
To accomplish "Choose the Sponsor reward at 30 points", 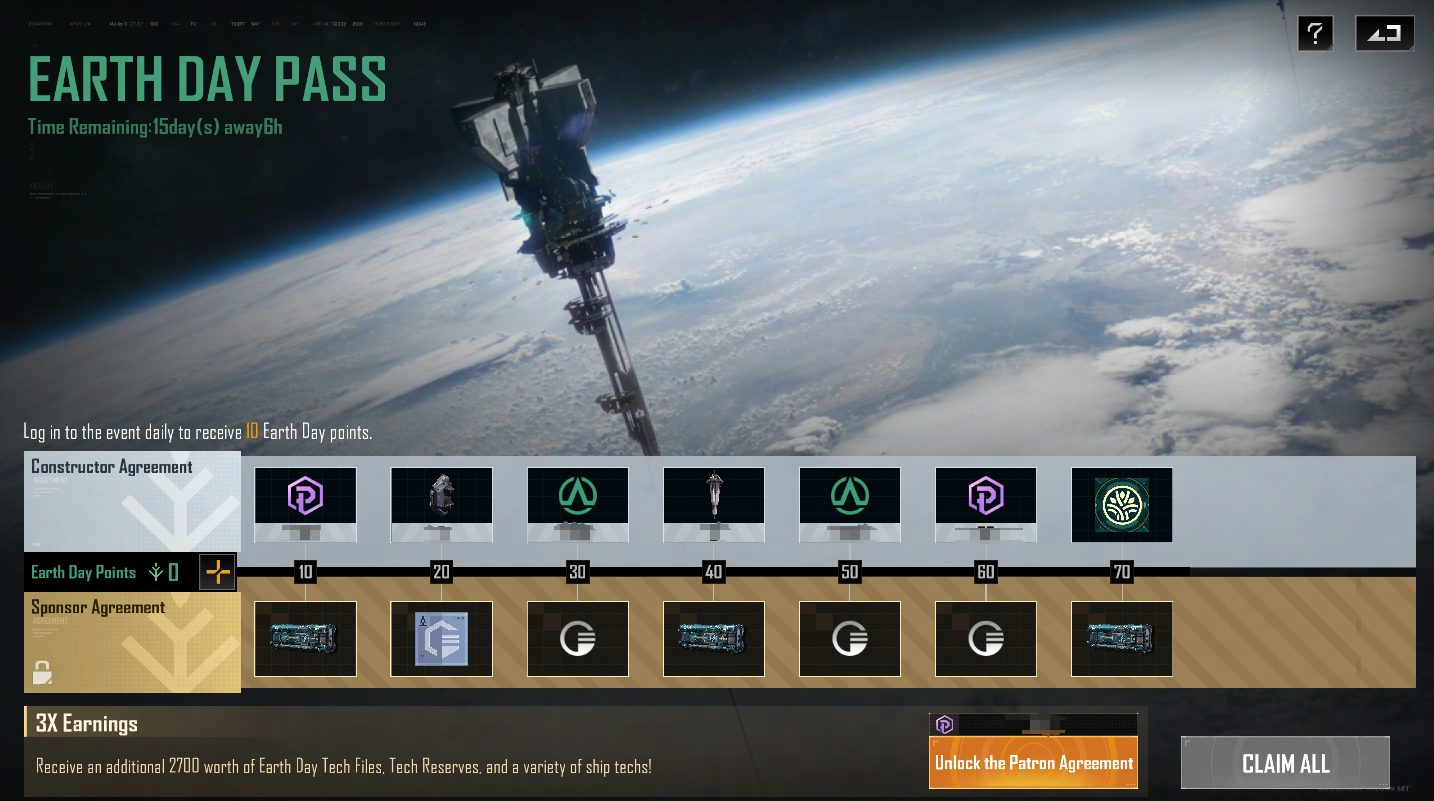I will (x=577, y=639).
